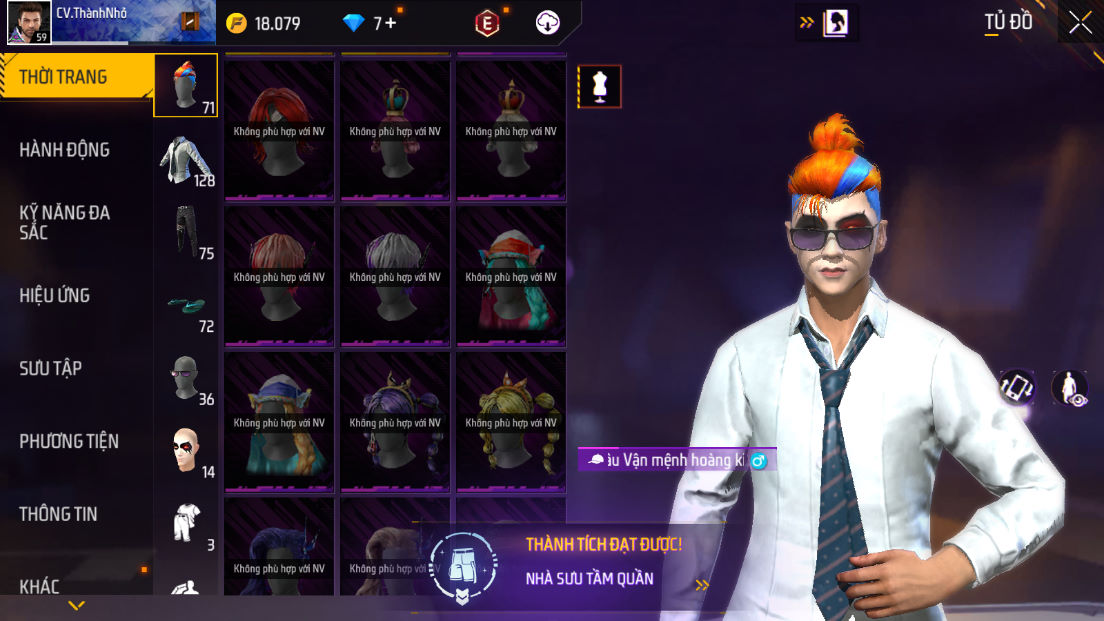
Task: Go to the Sưu Tập category
Action: [x=51, y=368]
